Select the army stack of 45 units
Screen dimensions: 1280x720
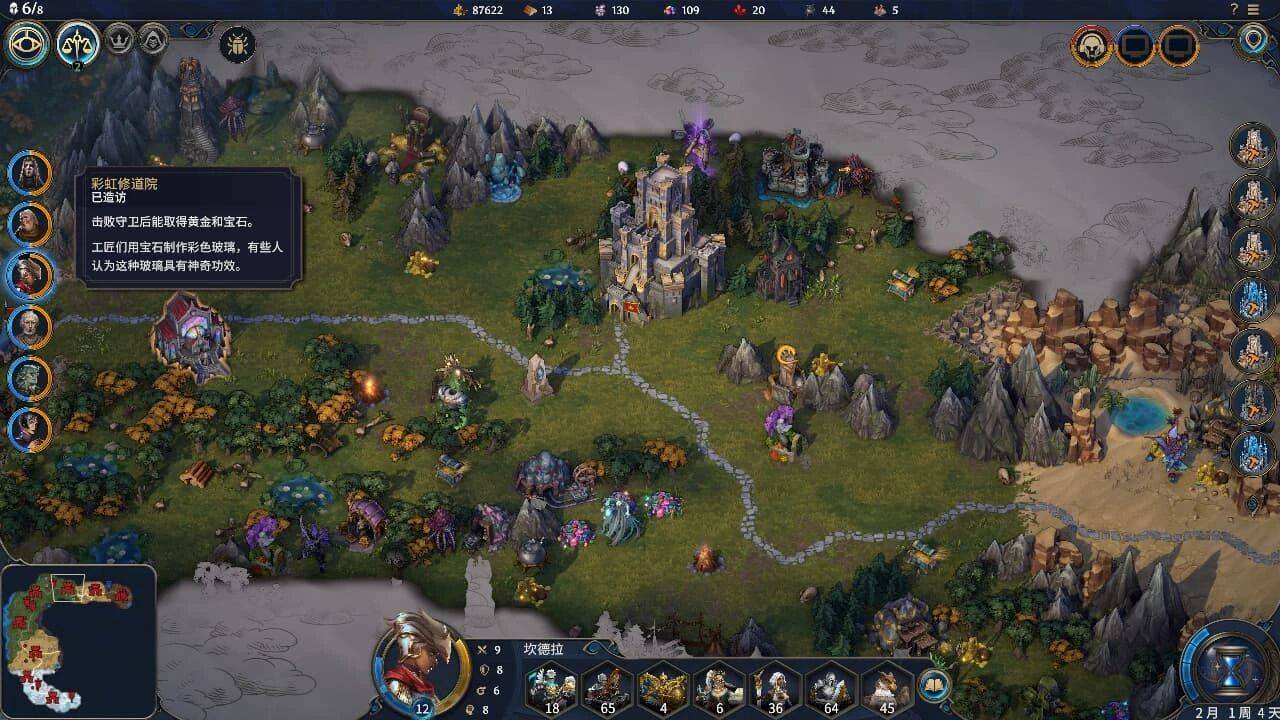888,686
